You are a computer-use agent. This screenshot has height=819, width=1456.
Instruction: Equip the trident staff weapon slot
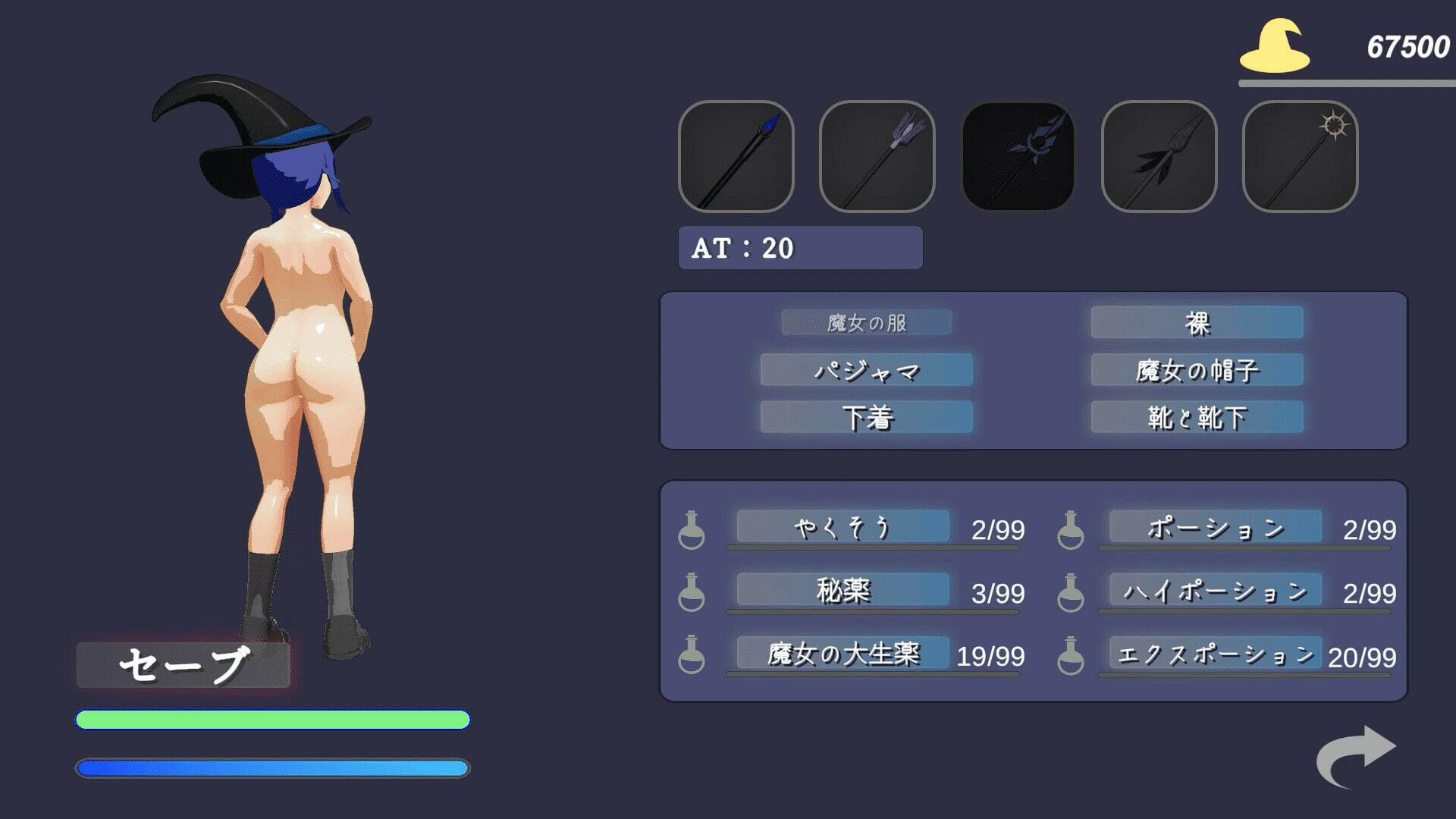[877, 156]
